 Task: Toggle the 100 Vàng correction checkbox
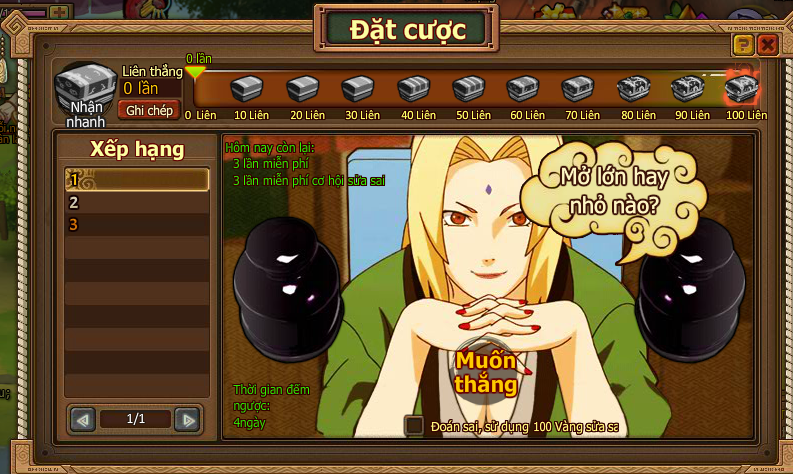click(x=414, y=426)
